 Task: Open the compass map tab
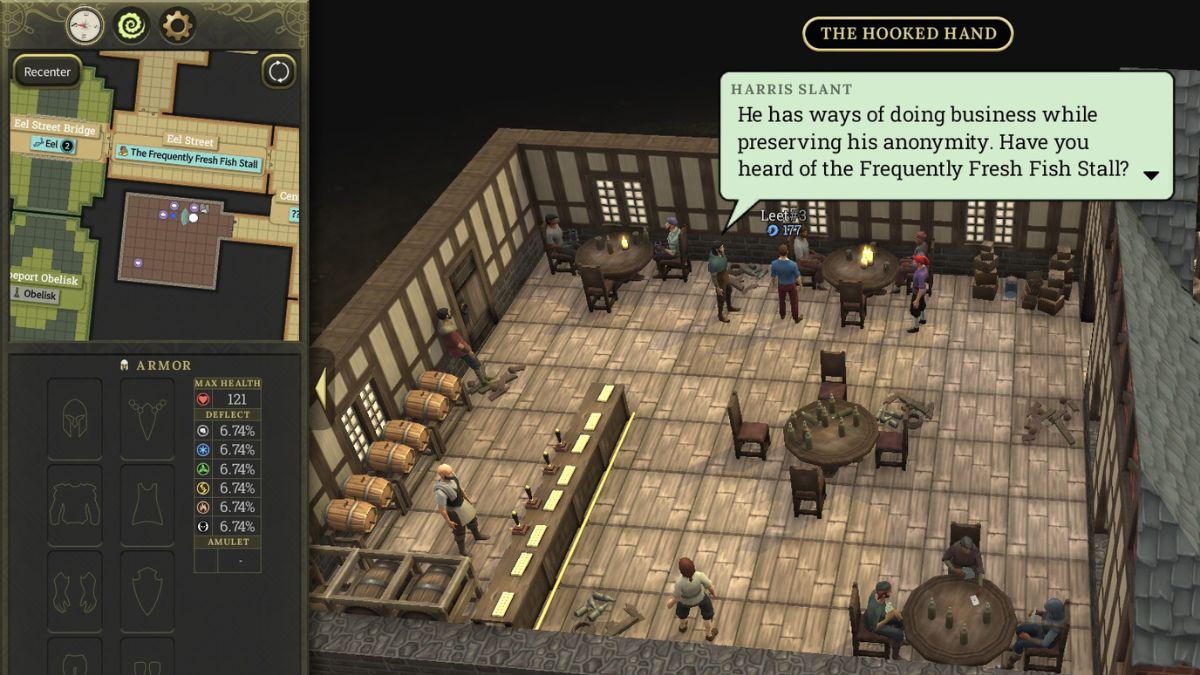point(85,25)
